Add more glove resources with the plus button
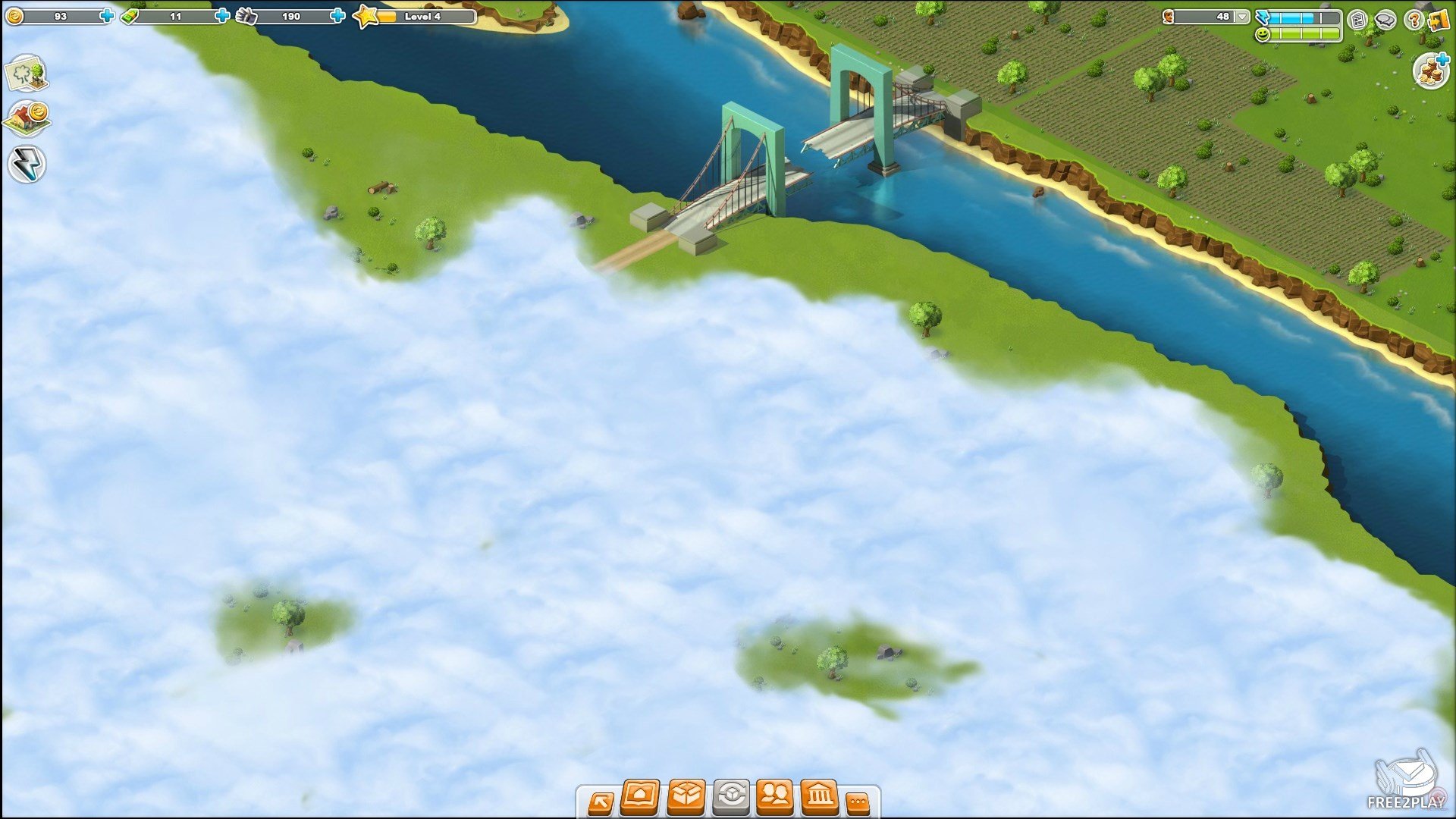Viewport: 1456px width, 819px height. (x=338, y=15)
